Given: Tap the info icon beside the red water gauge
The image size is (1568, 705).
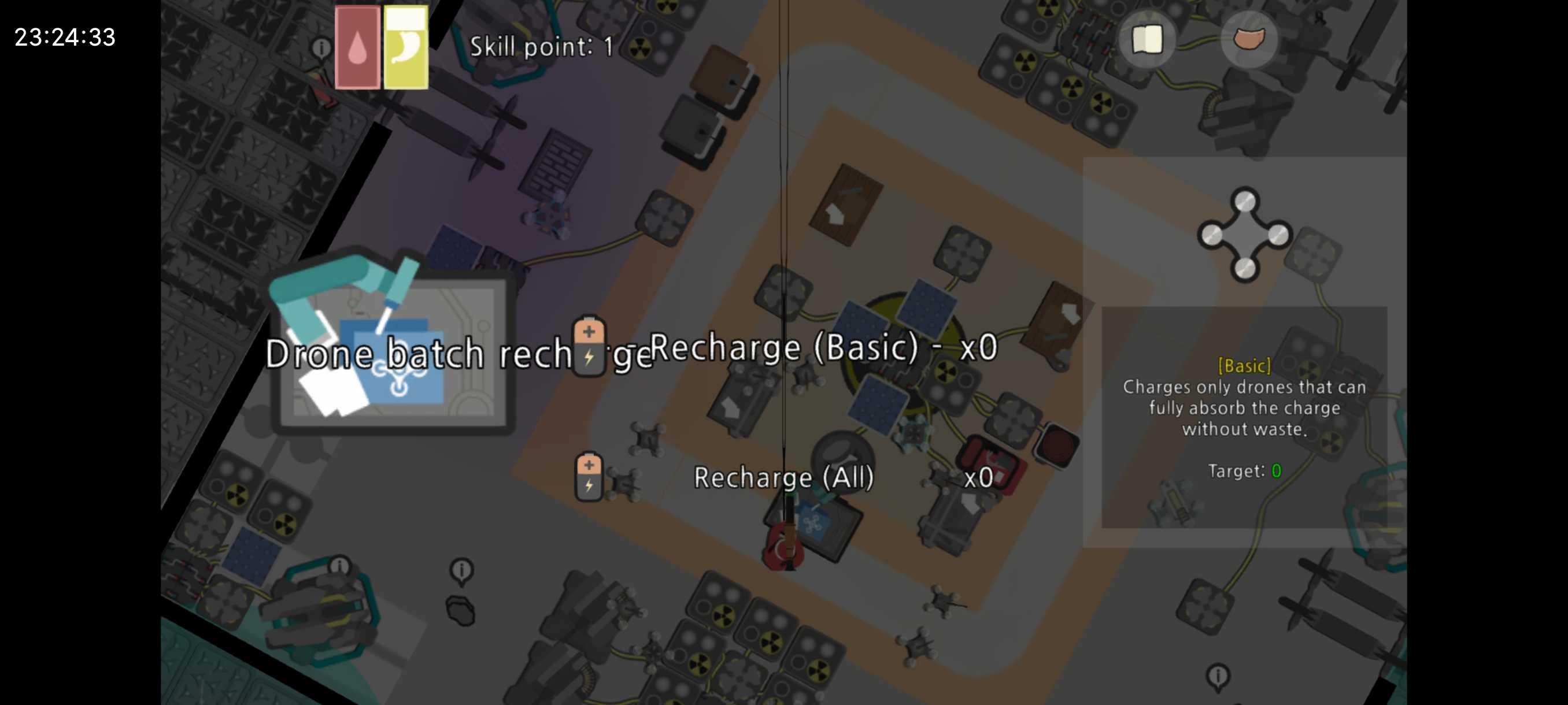Looking at the screenshot, I should [321, 47].
